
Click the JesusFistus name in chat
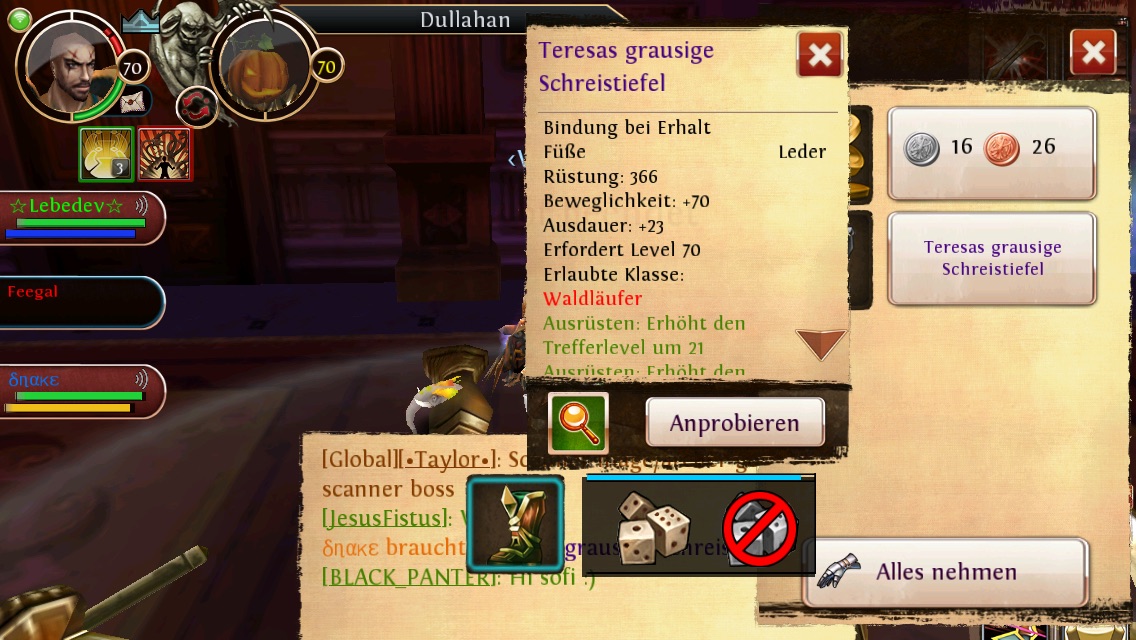pyautogui.click(x=385, y=518)
